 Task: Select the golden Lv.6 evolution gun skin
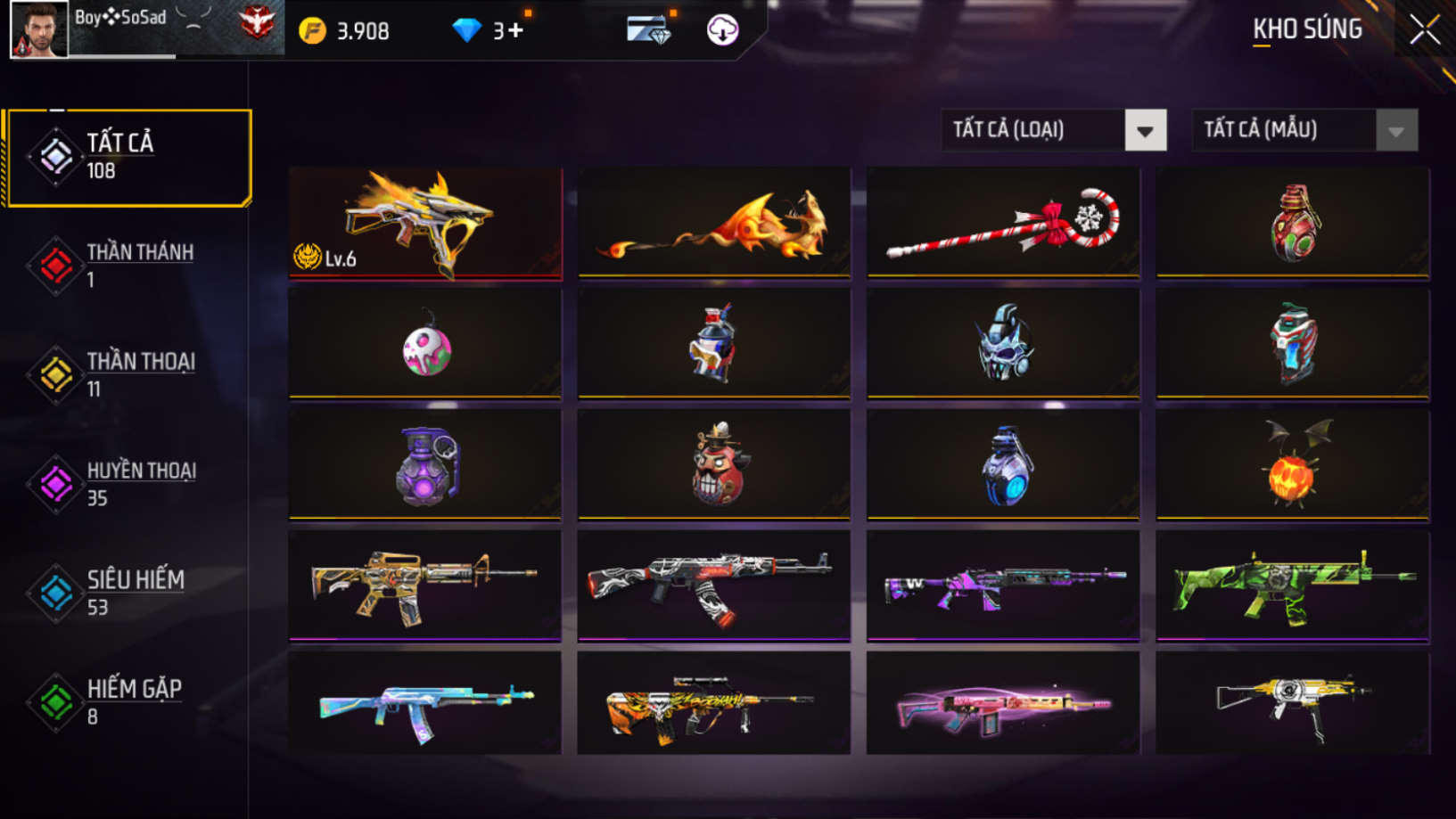[x=425, y=223]
